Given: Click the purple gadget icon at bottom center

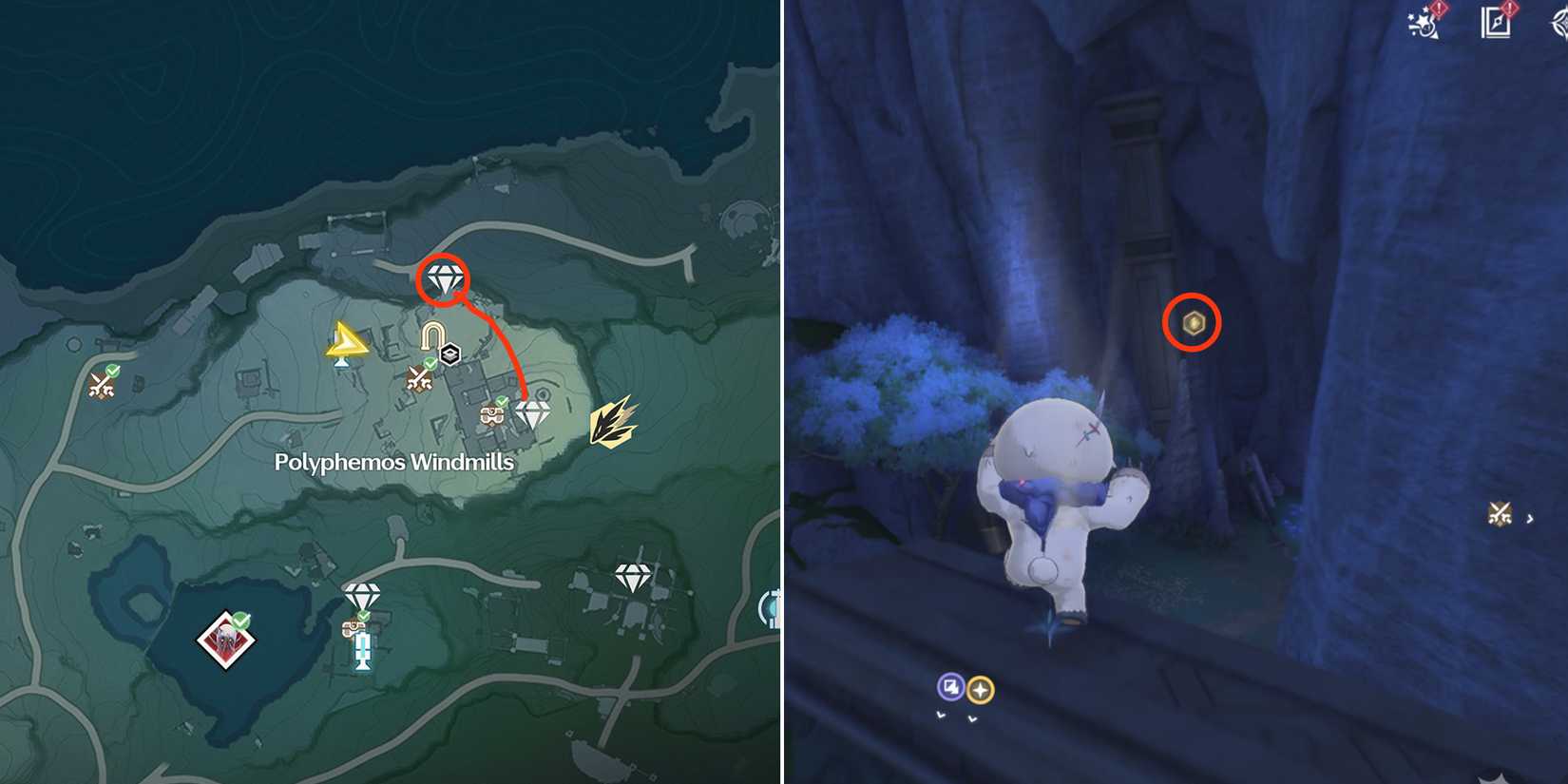Looking at the screenshot, I should point(950,686).
